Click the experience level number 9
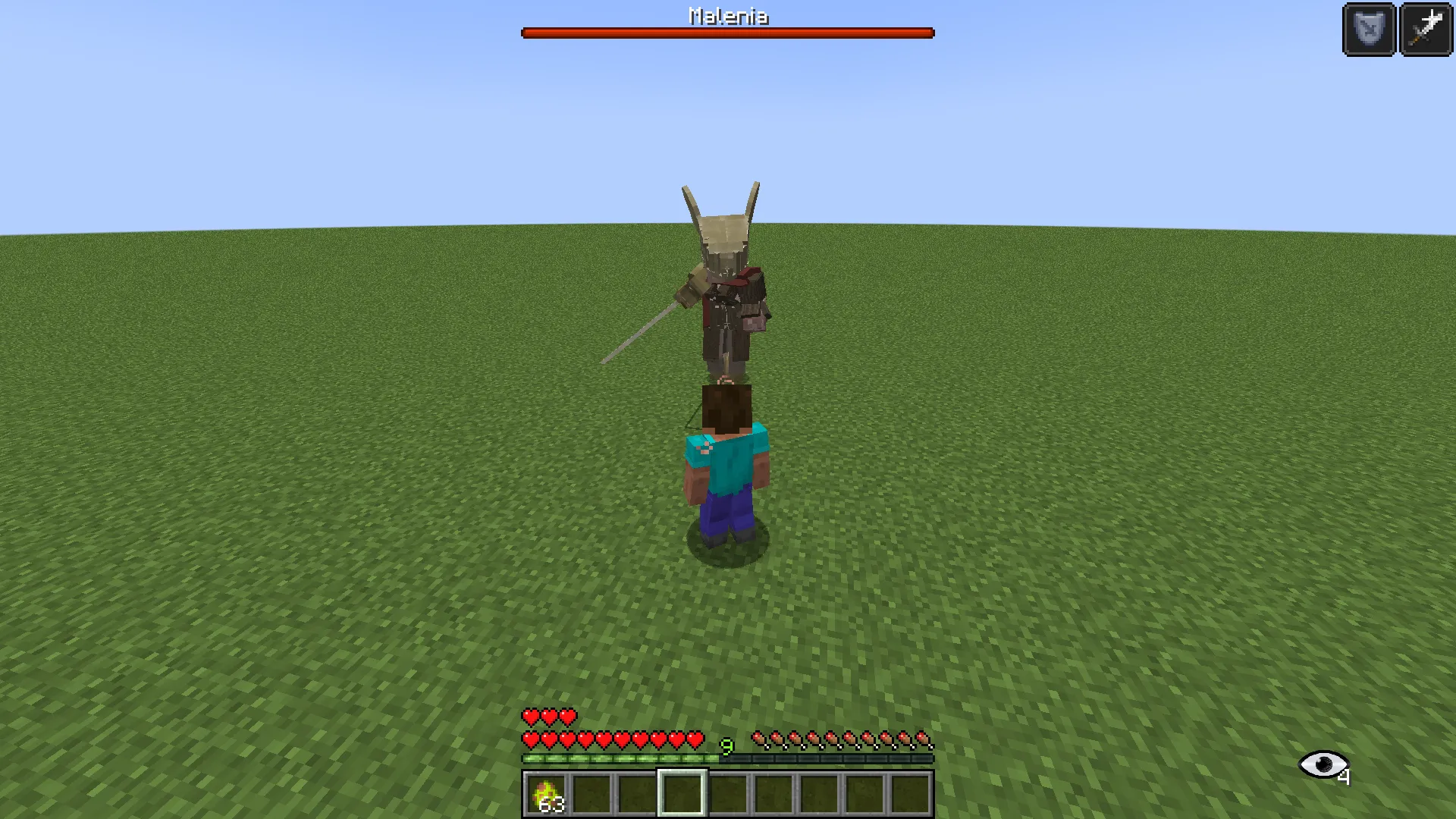 point(727,748)
